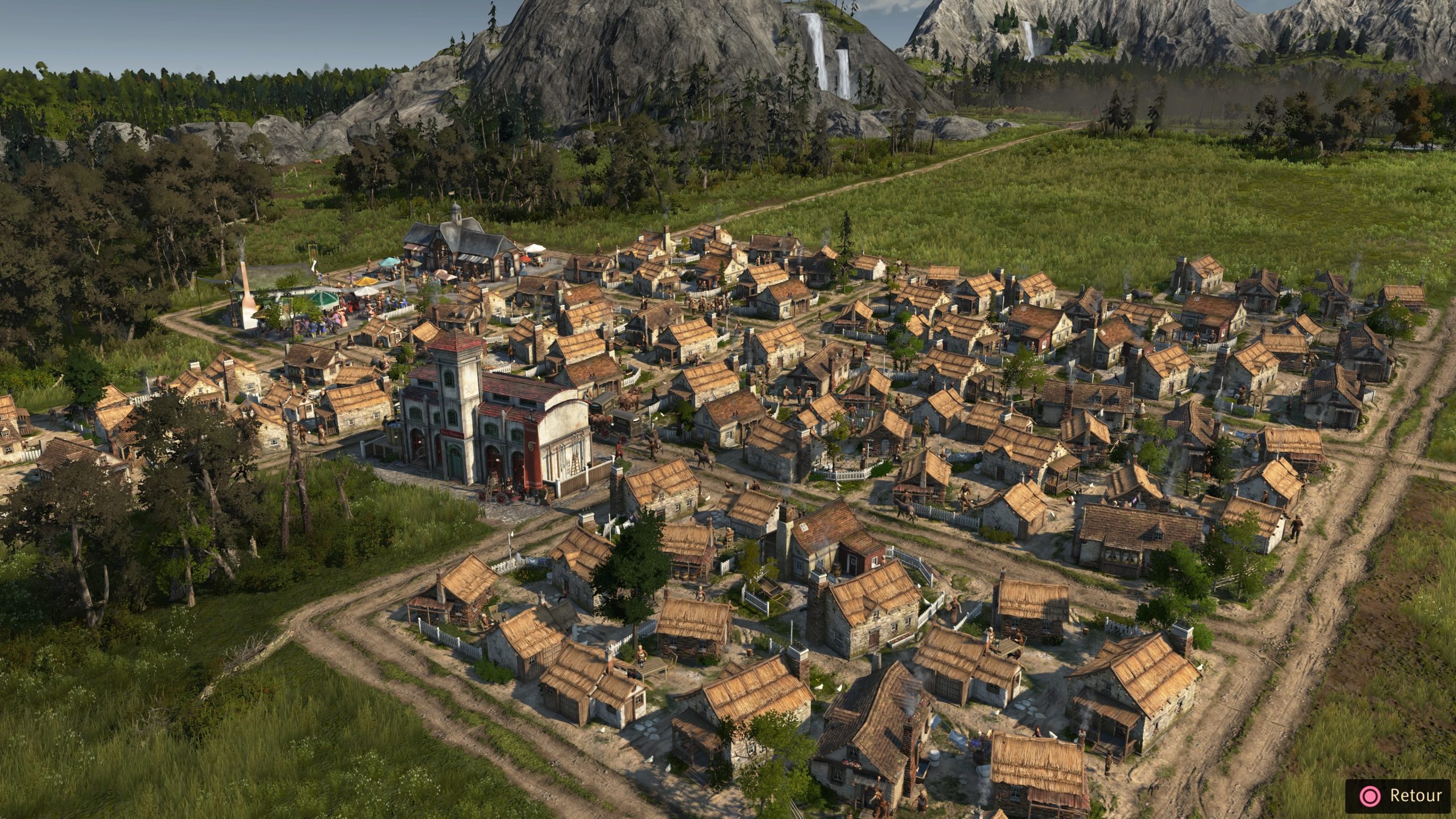Select the red banner hanging on the Fire Station
Image resolution: width=1456 pixels, height=819 pixels.
(532, 454)
